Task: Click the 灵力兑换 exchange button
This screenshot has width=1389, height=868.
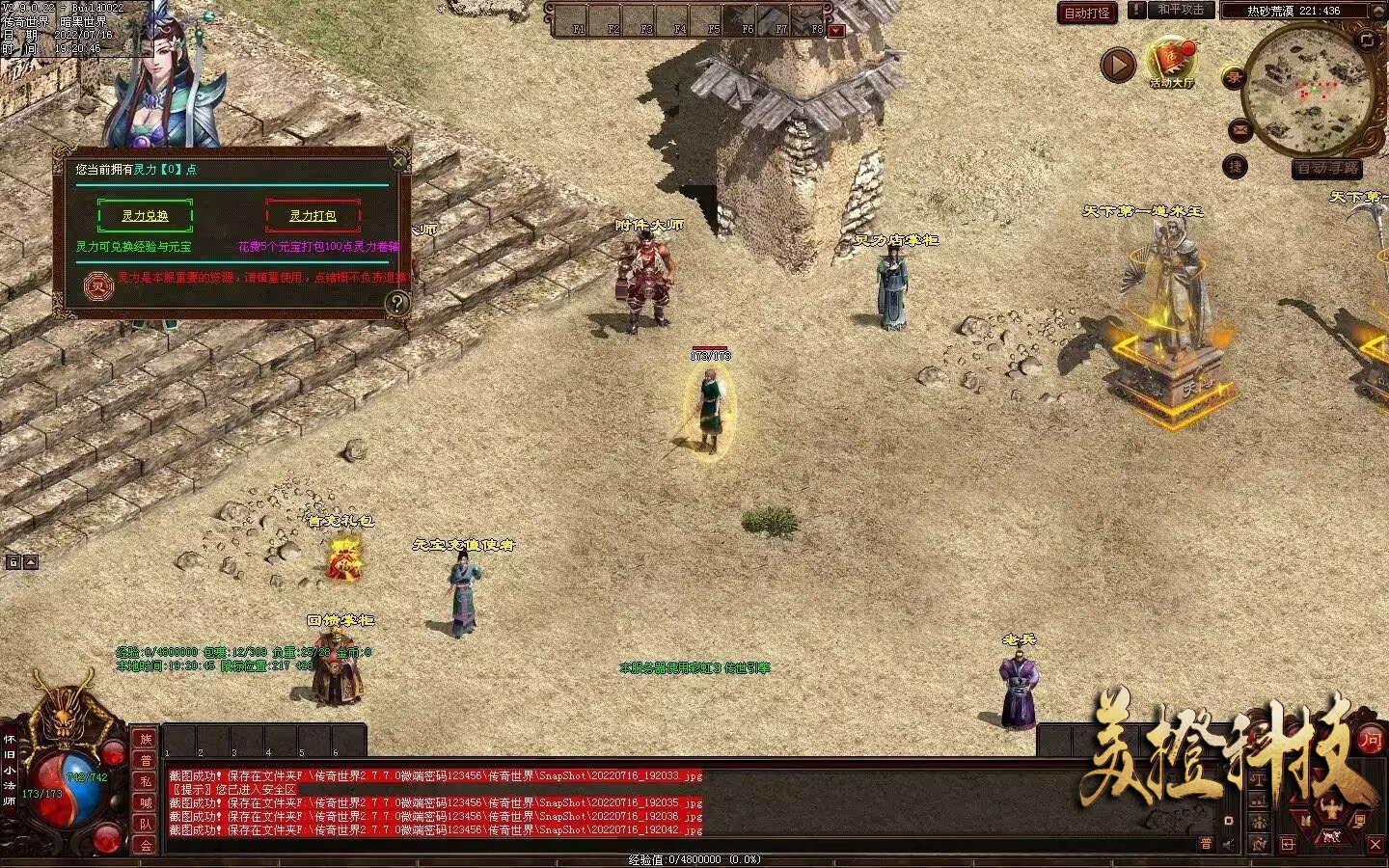Action: (x=145, y=215)
